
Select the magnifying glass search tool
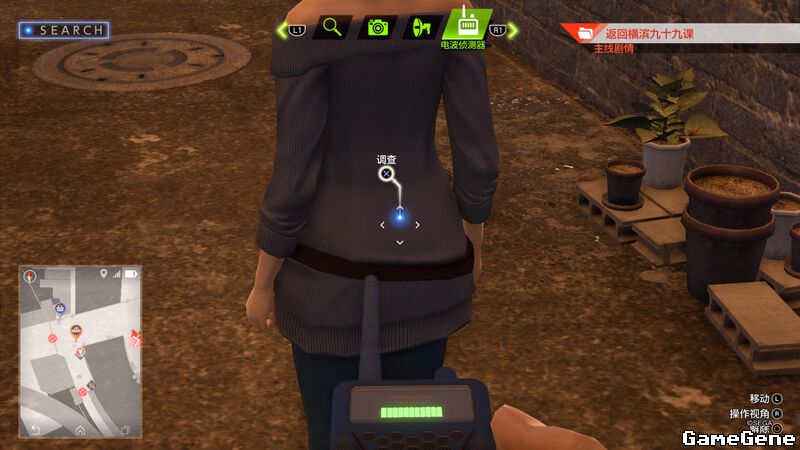(333, 27)
